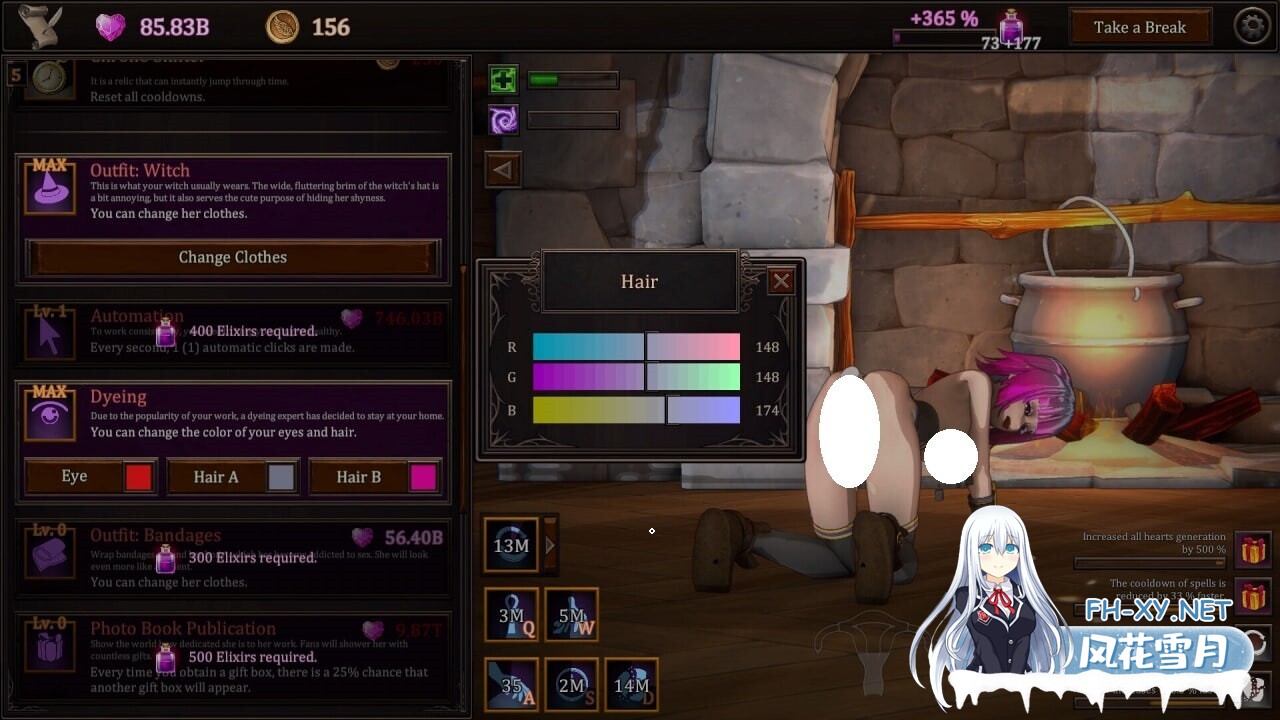Click the left arrow collapse button
Screen dimensions: 1280x720
(502, 170)
